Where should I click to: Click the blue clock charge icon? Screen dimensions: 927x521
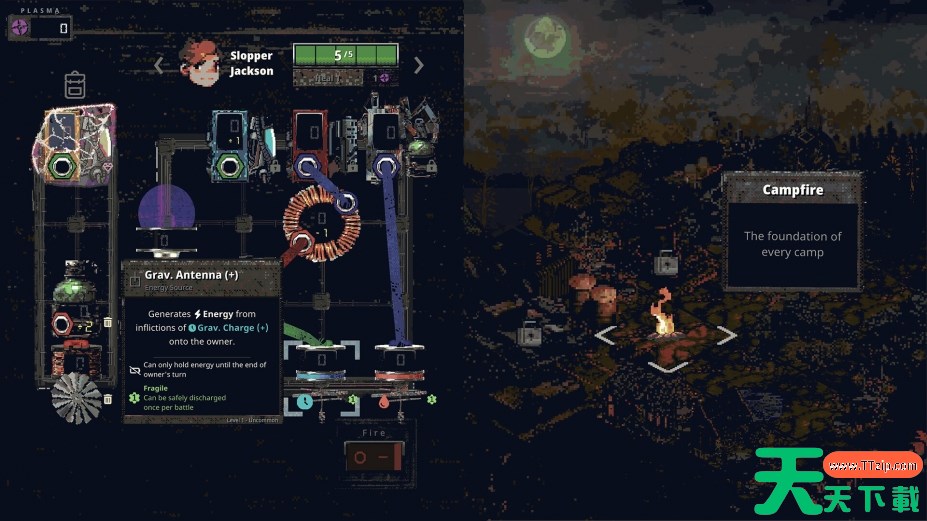tap(304, 401)
